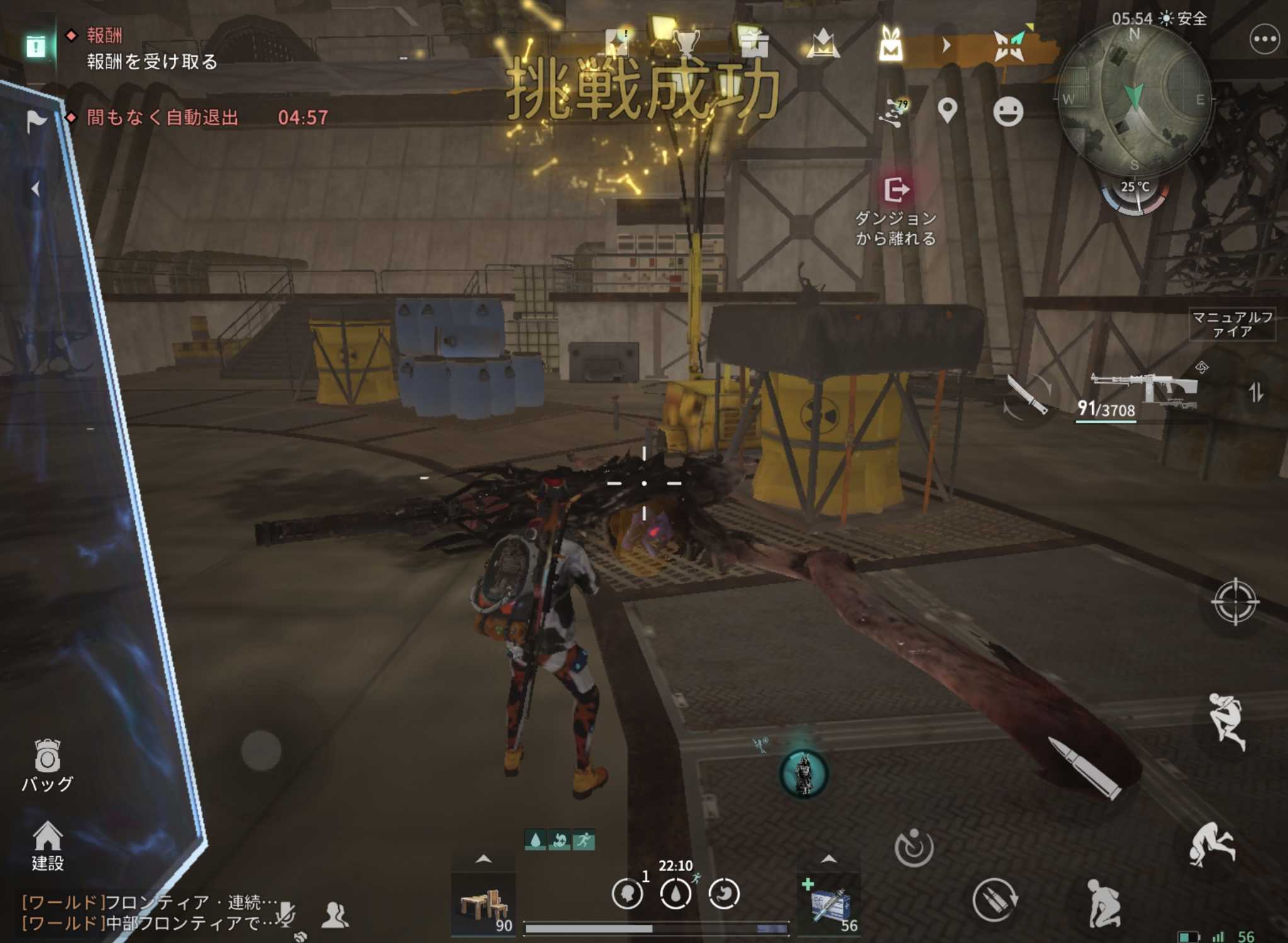Tap the crosshair aim button

[1234, 601]
